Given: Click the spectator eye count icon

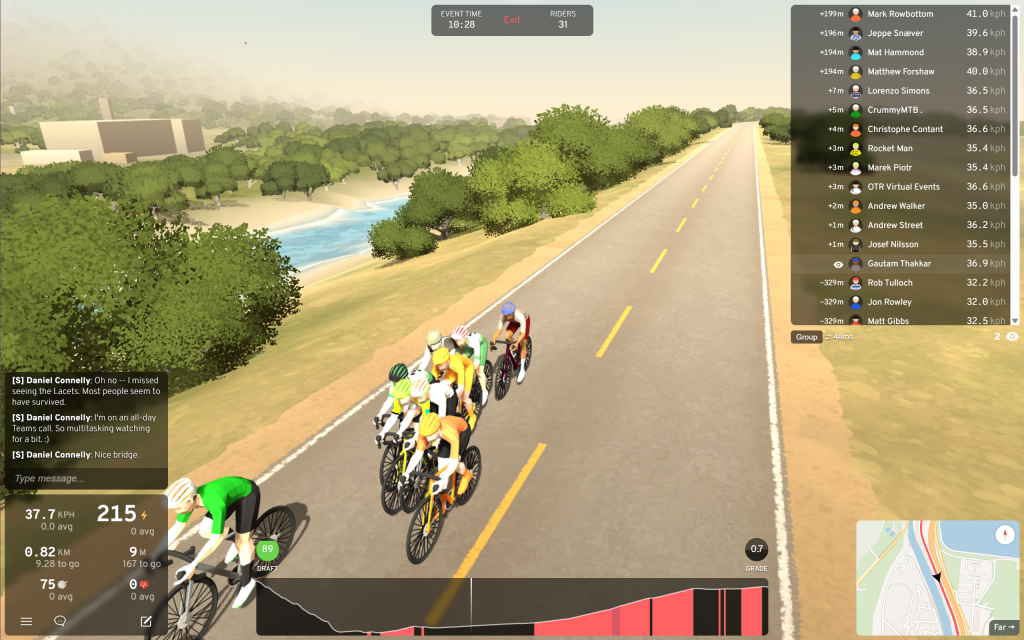Looking at the screenshot, I should coord(1012,337).
